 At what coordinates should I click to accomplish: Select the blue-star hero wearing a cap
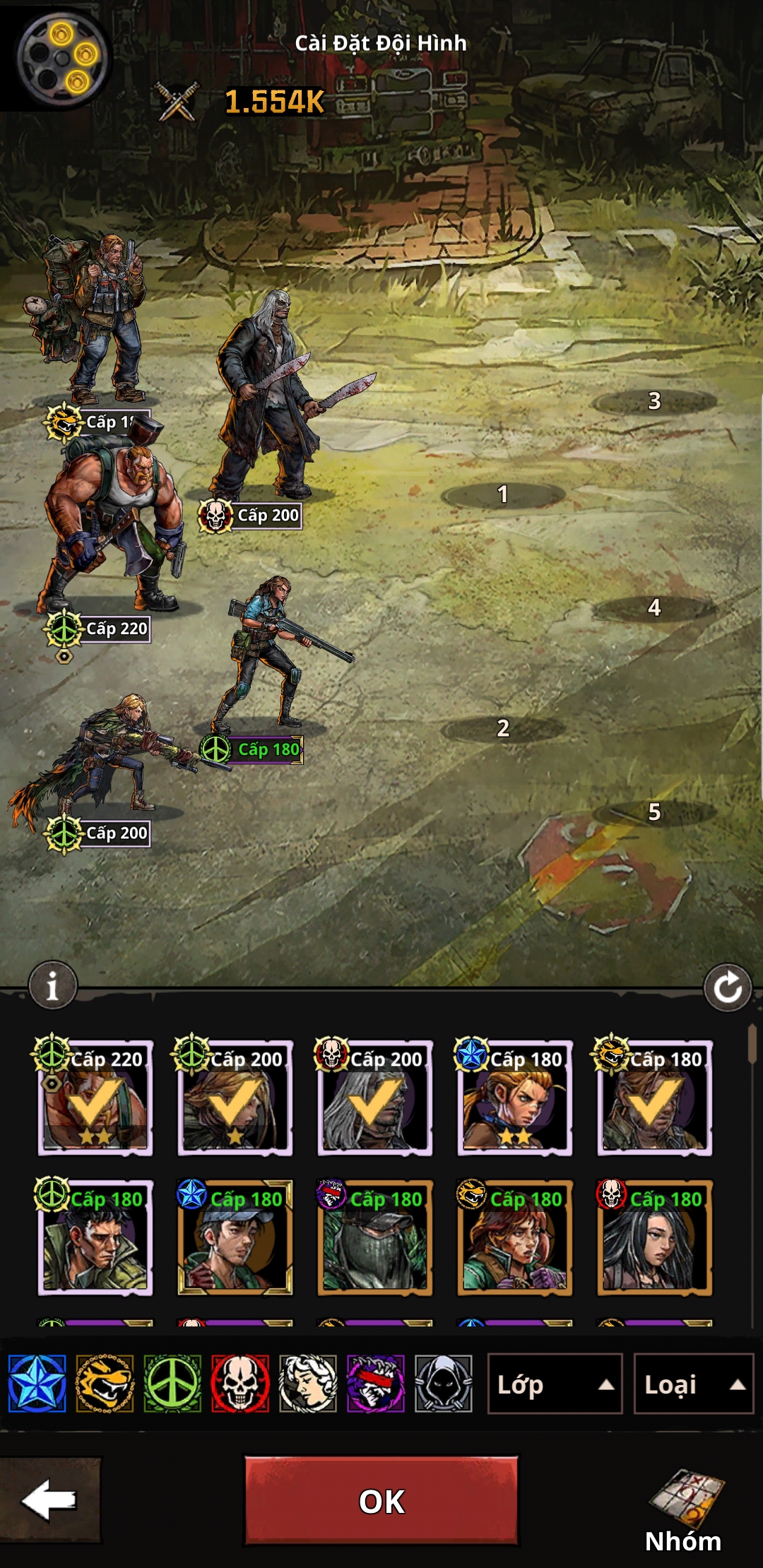235,1239
